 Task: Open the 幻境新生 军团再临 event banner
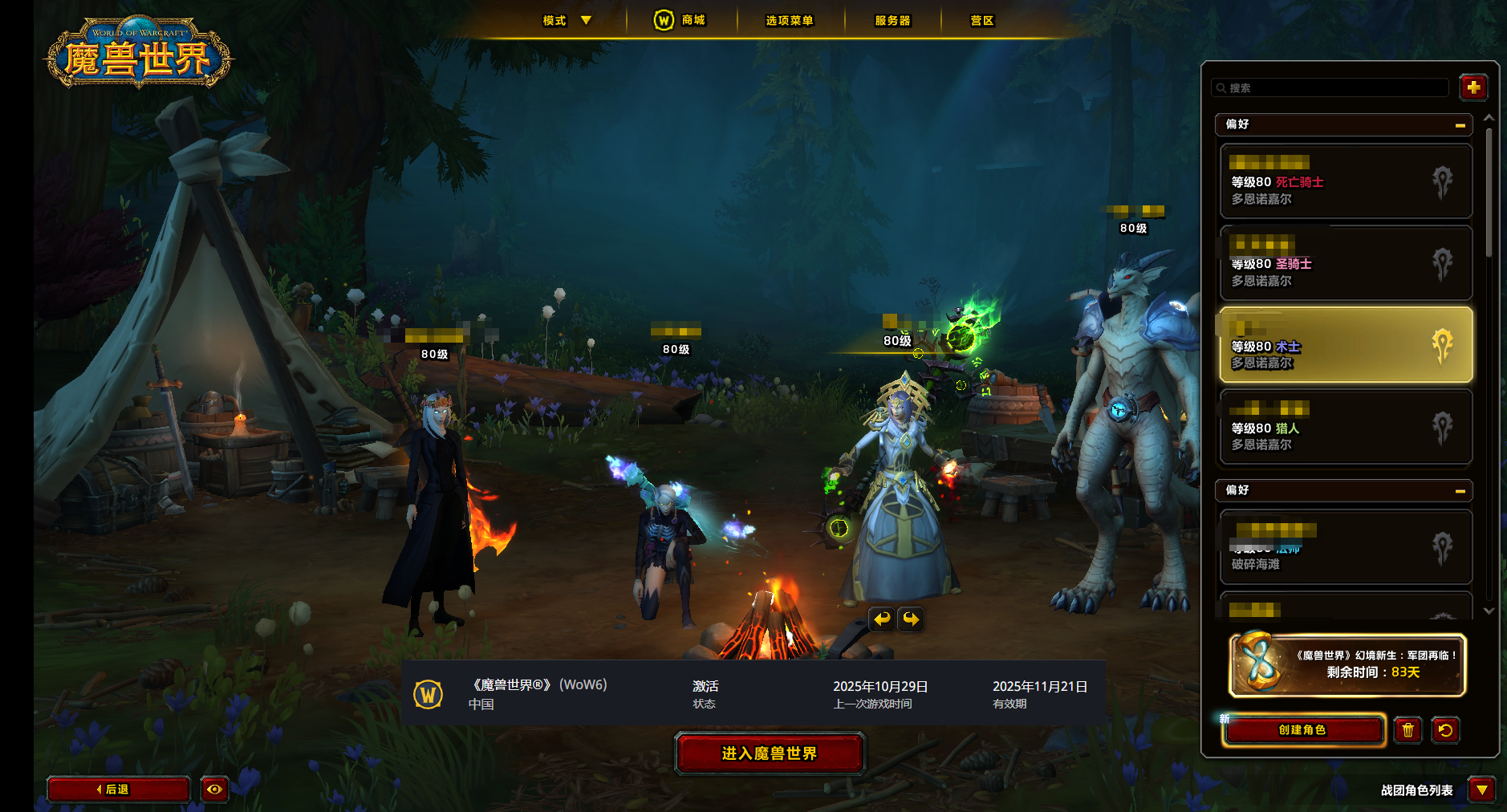[x=1347, y=665]
